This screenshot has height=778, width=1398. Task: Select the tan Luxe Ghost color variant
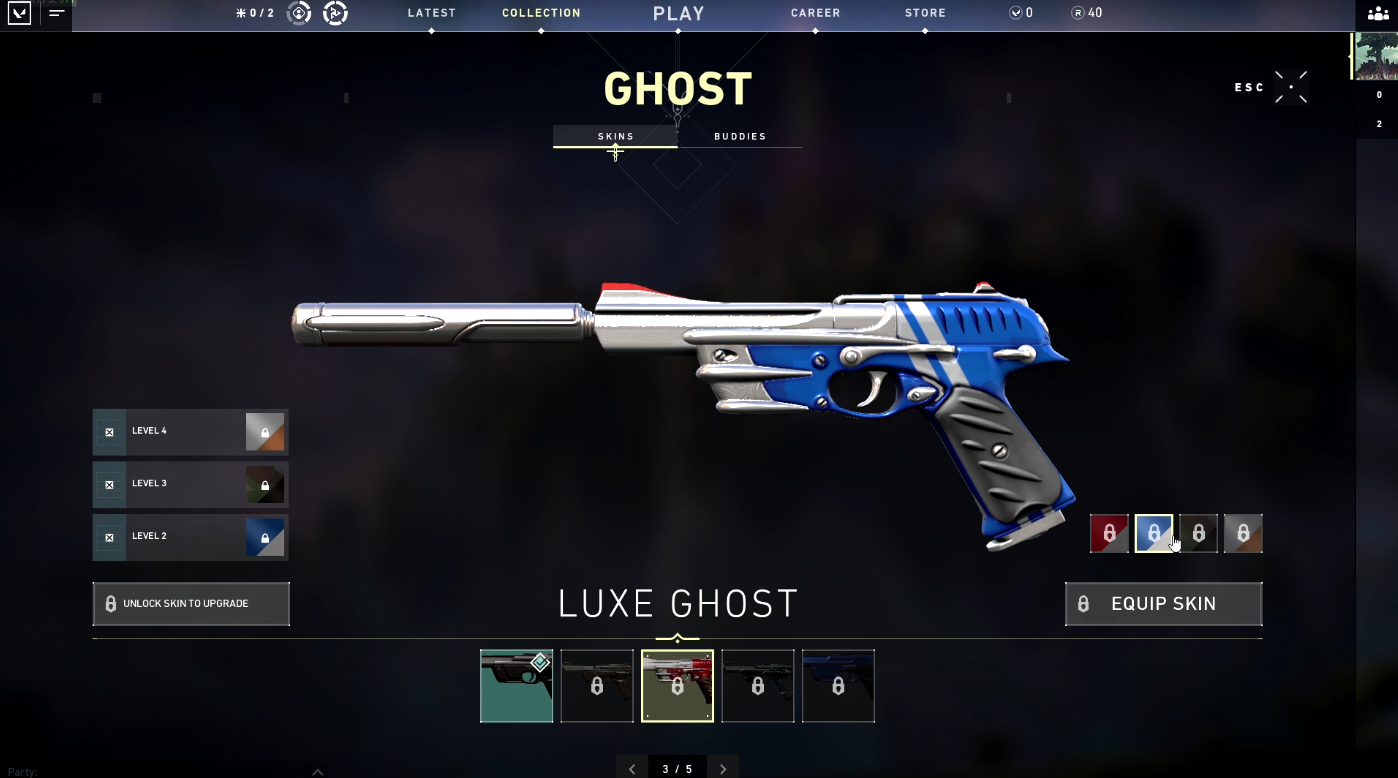pyautogui.click(x=1243, y=533)
